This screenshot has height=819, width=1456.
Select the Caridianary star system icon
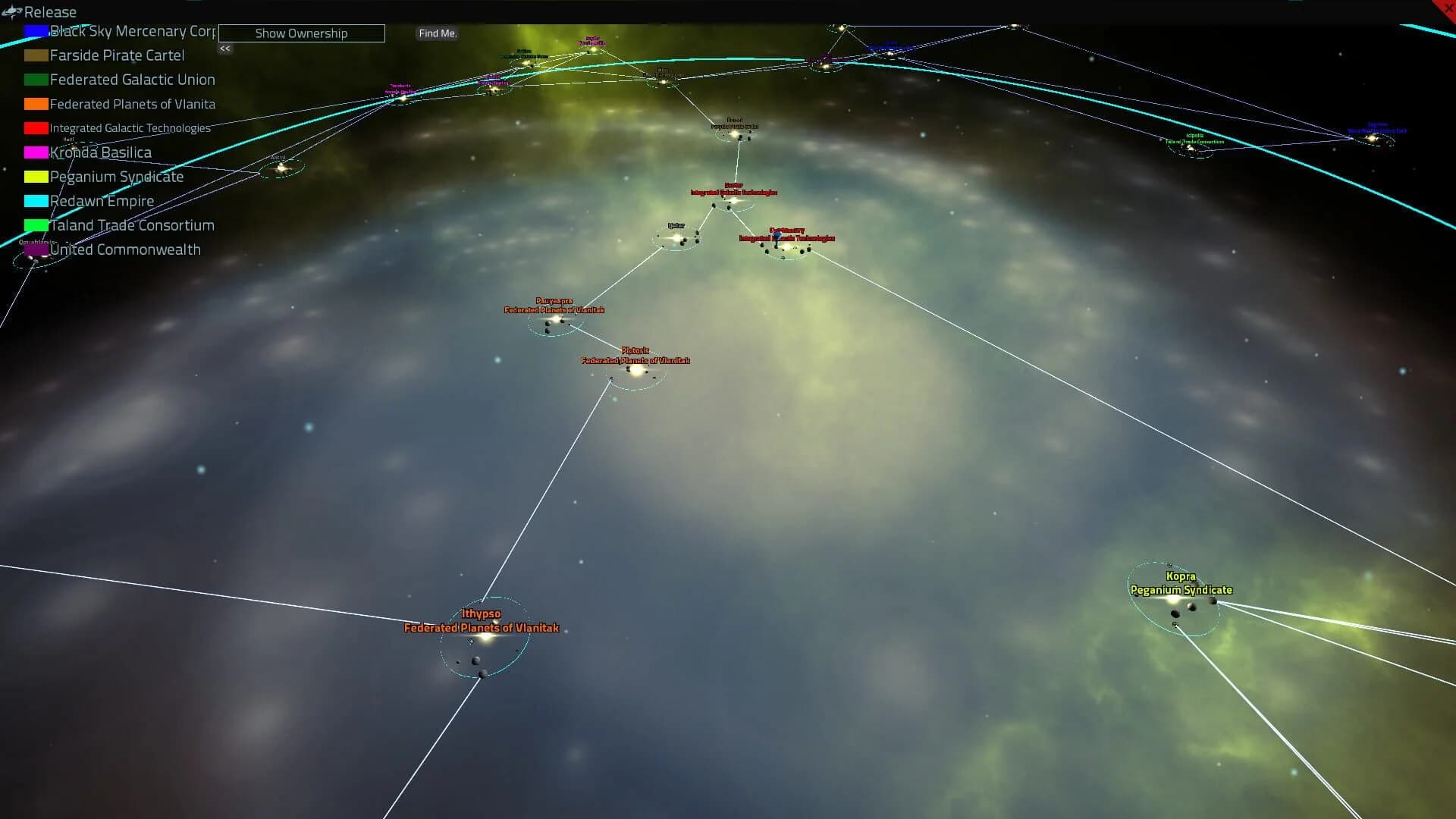pos(787,249)
